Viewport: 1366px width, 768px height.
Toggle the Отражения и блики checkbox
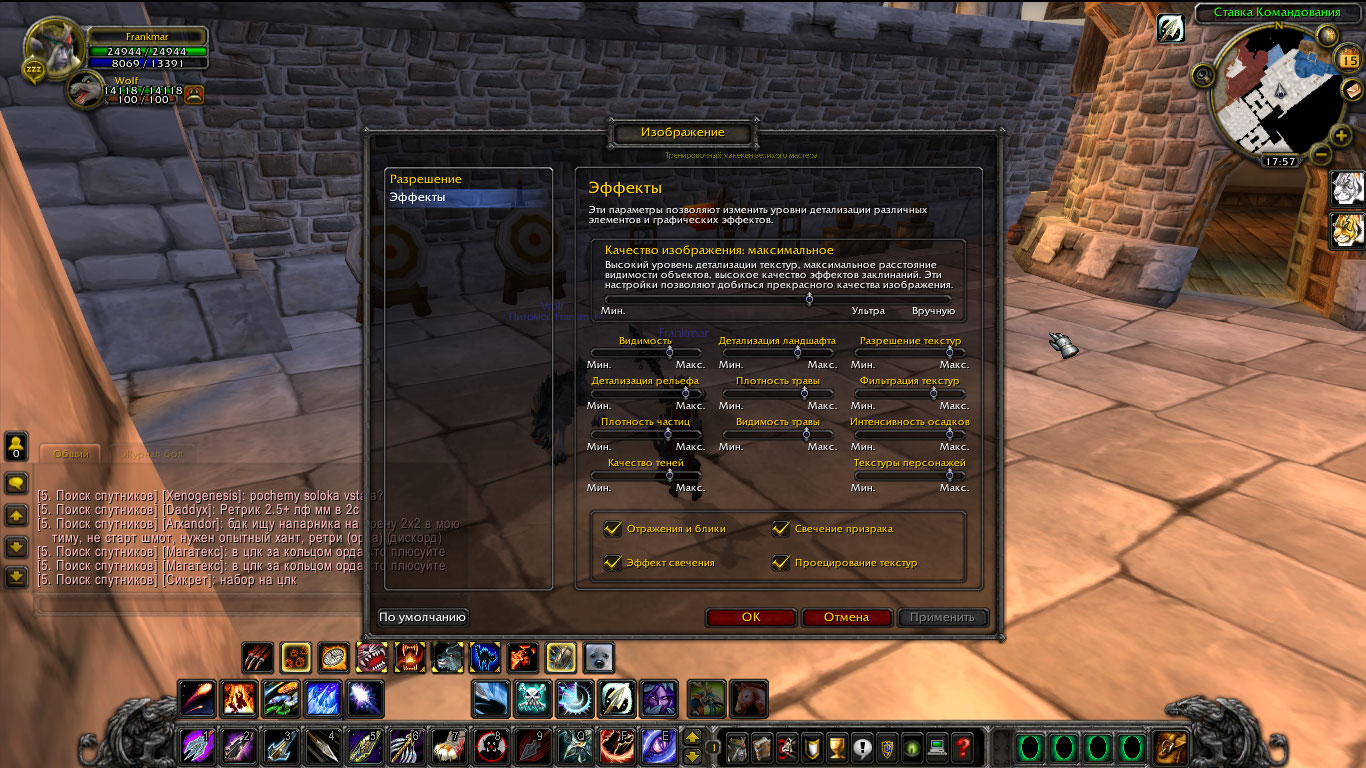click(613, 529)
